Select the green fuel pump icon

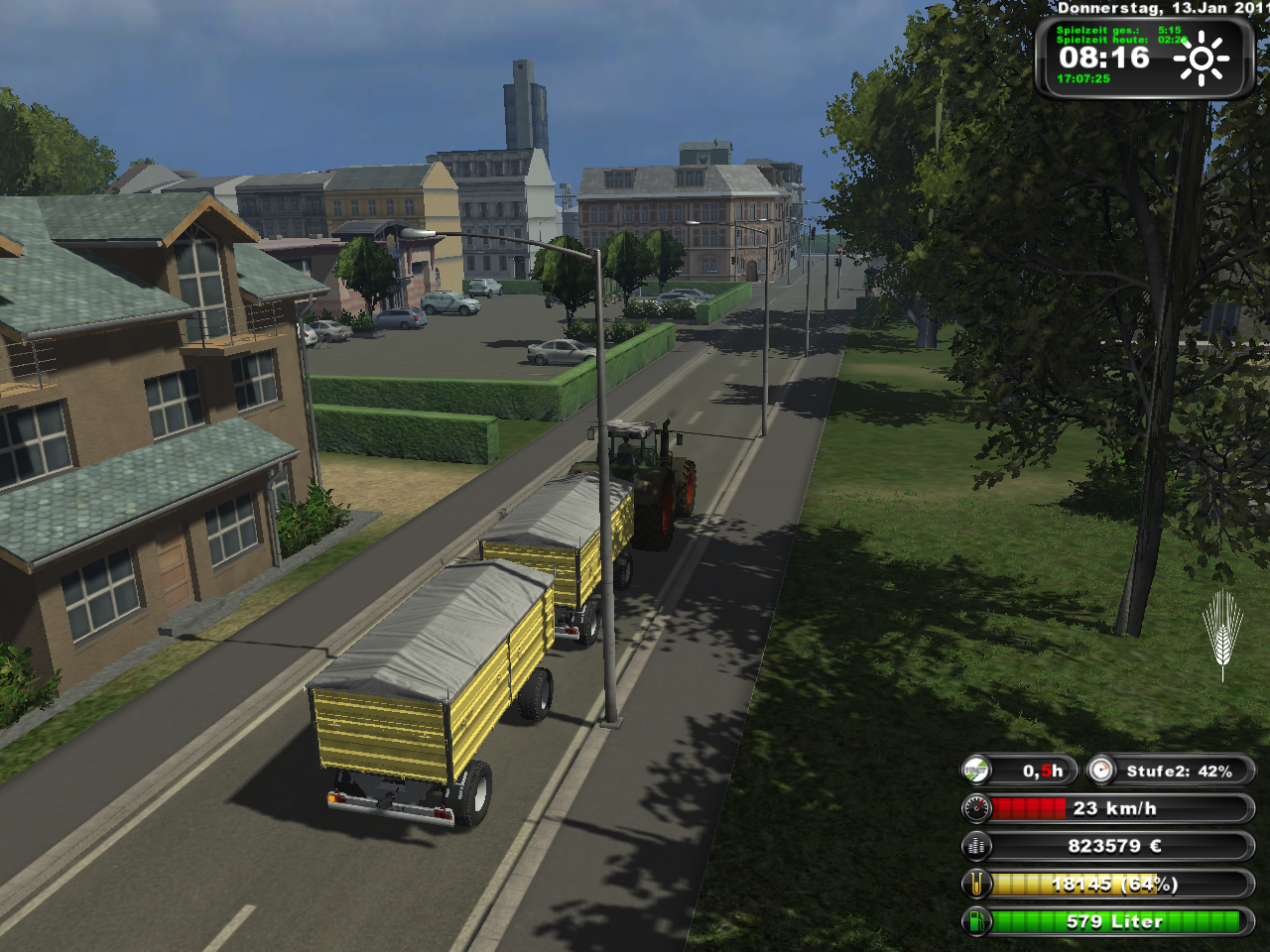[x=977, y=921]
